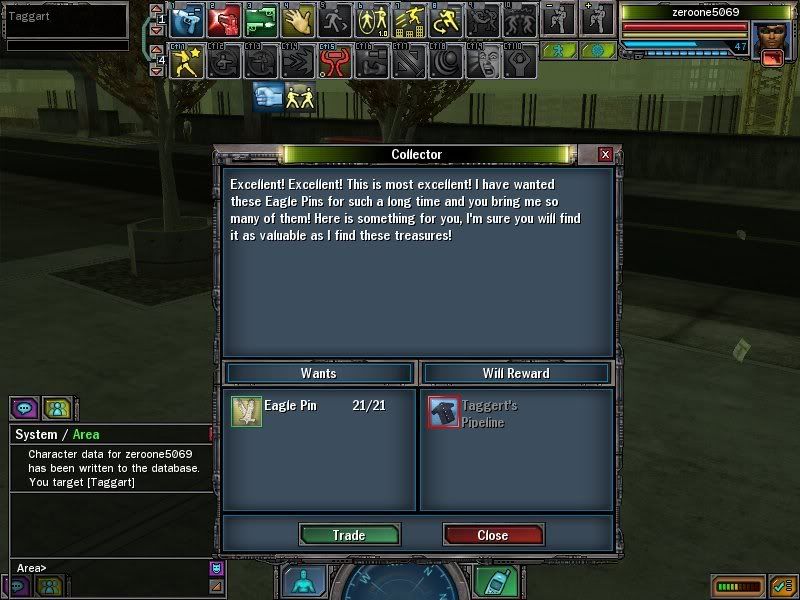Switch to the yellow group chat tab
This screenshot has height=600, width=800.
pyautogui.click(x=57, y=408)
